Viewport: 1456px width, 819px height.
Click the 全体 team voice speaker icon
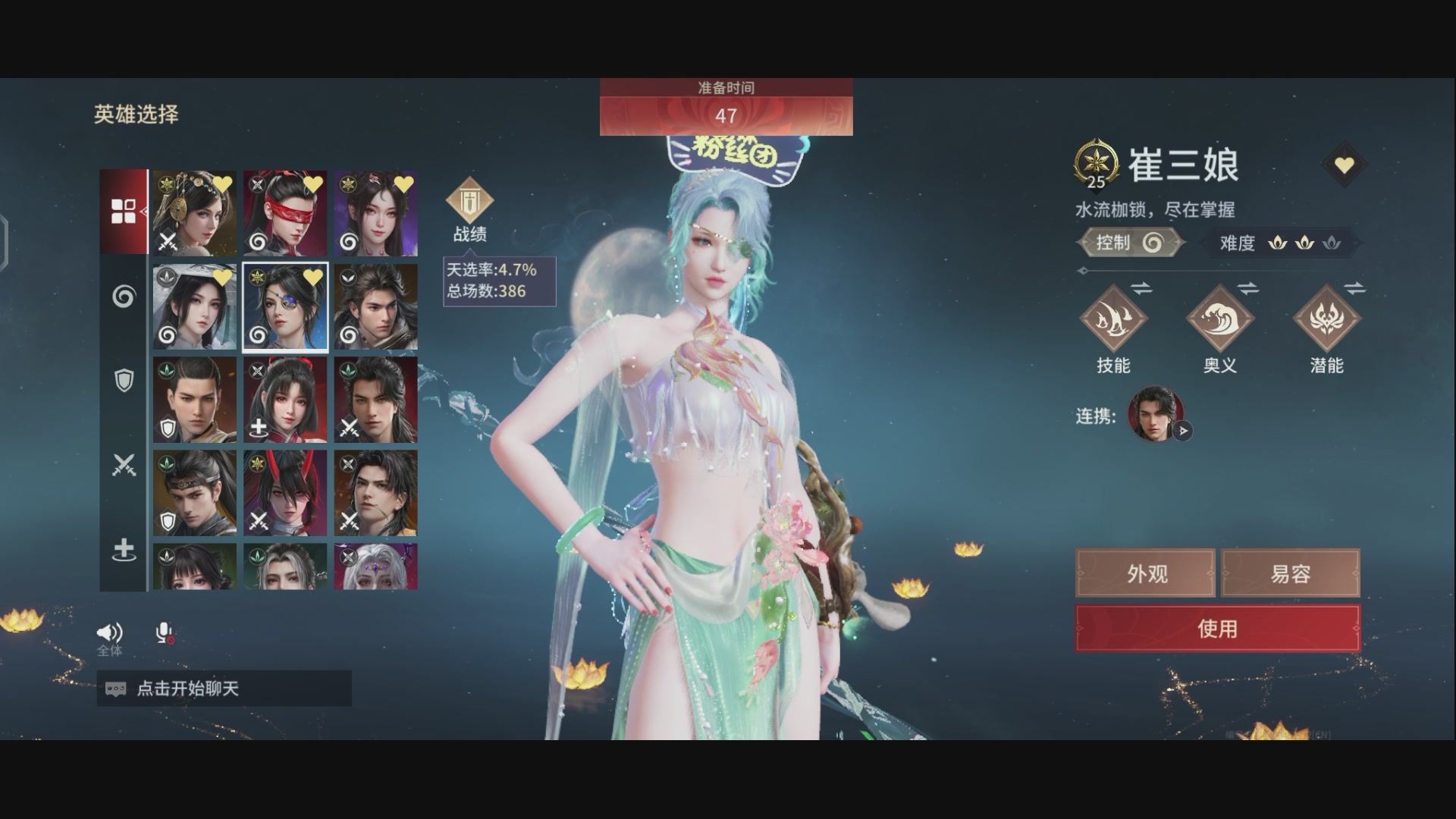click(x=111, y=631)
